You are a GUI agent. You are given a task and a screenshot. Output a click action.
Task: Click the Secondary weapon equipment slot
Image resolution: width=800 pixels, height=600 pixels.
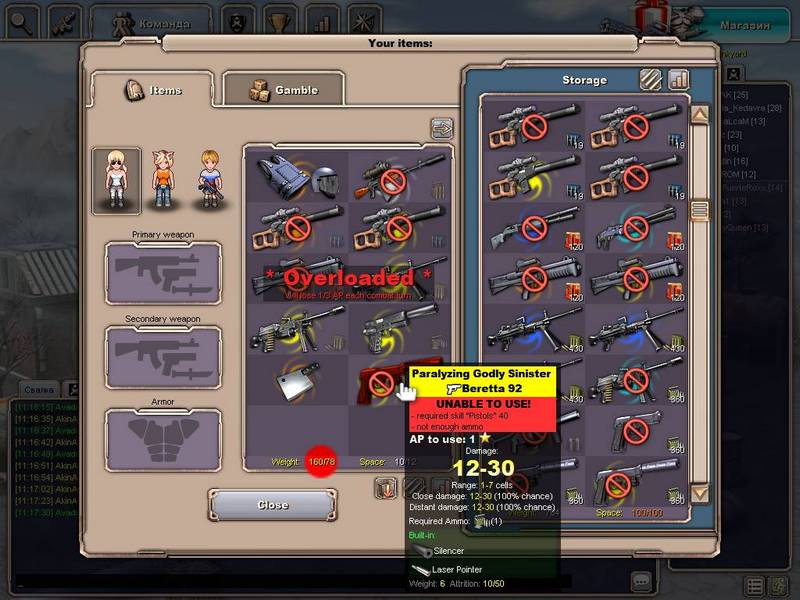pyautogui.click(x=163, y=357)
